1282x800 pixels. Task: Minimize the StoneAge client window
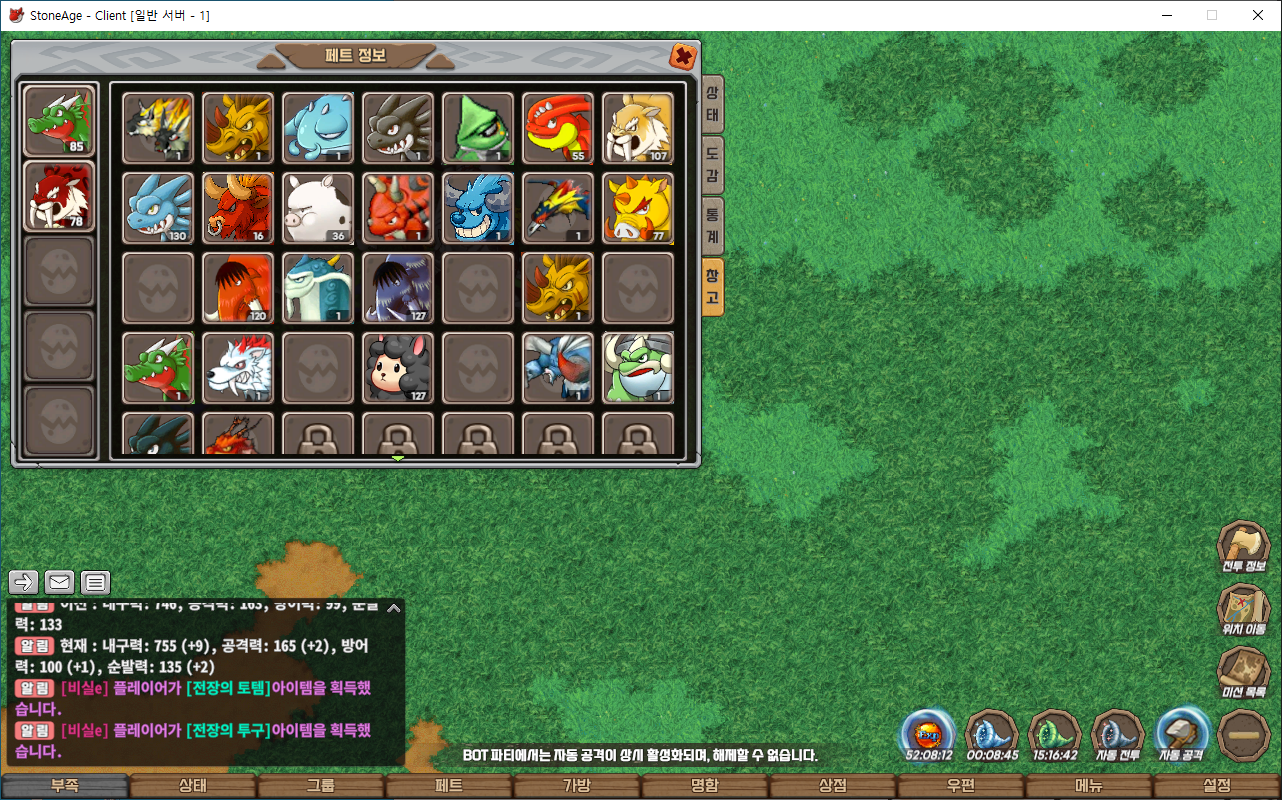coord(1166,15)
